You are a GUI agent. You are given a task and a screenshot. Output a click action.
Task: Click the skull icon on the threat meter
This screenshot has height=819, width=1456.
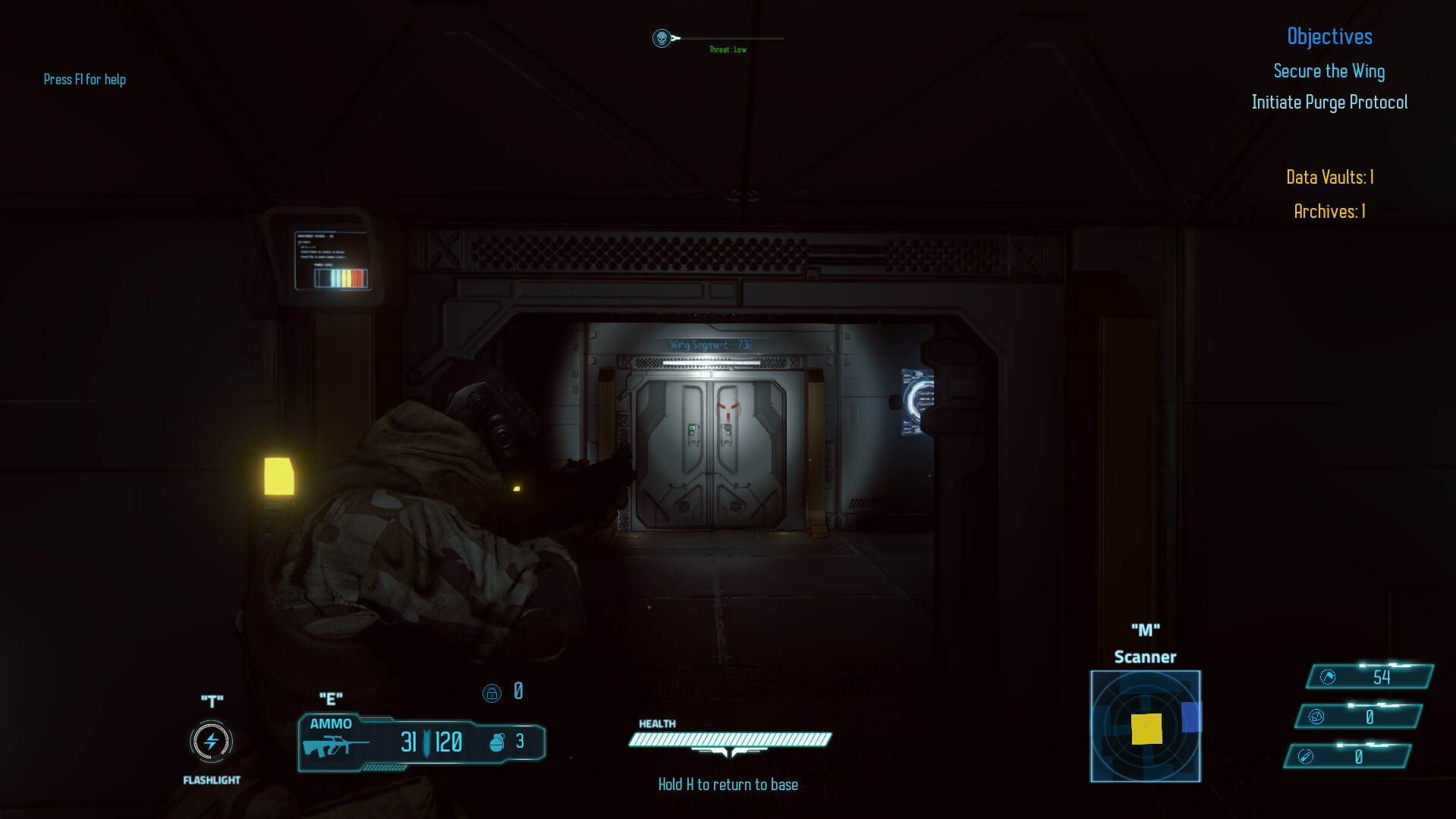coord(661,36)
